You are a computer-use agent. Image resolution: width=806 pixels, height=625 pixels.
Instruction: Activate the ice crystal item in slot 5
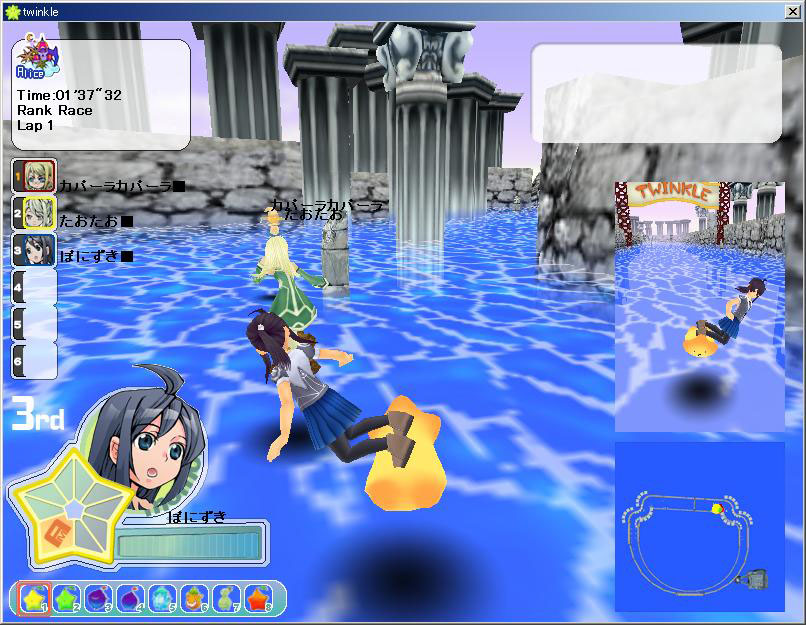point(162,598)
